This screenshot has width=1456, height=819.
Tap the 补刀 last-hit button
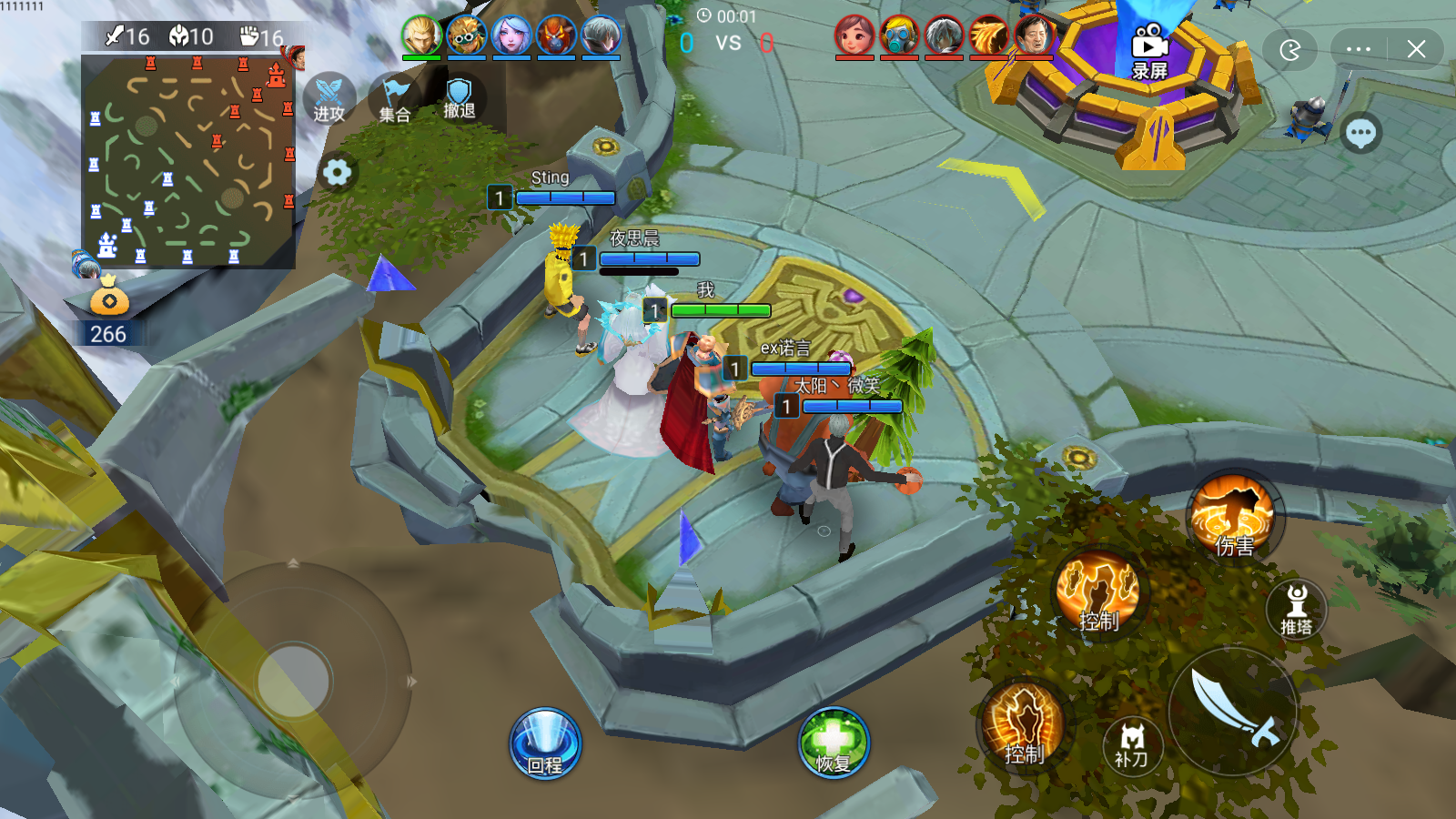[1131, 744]
